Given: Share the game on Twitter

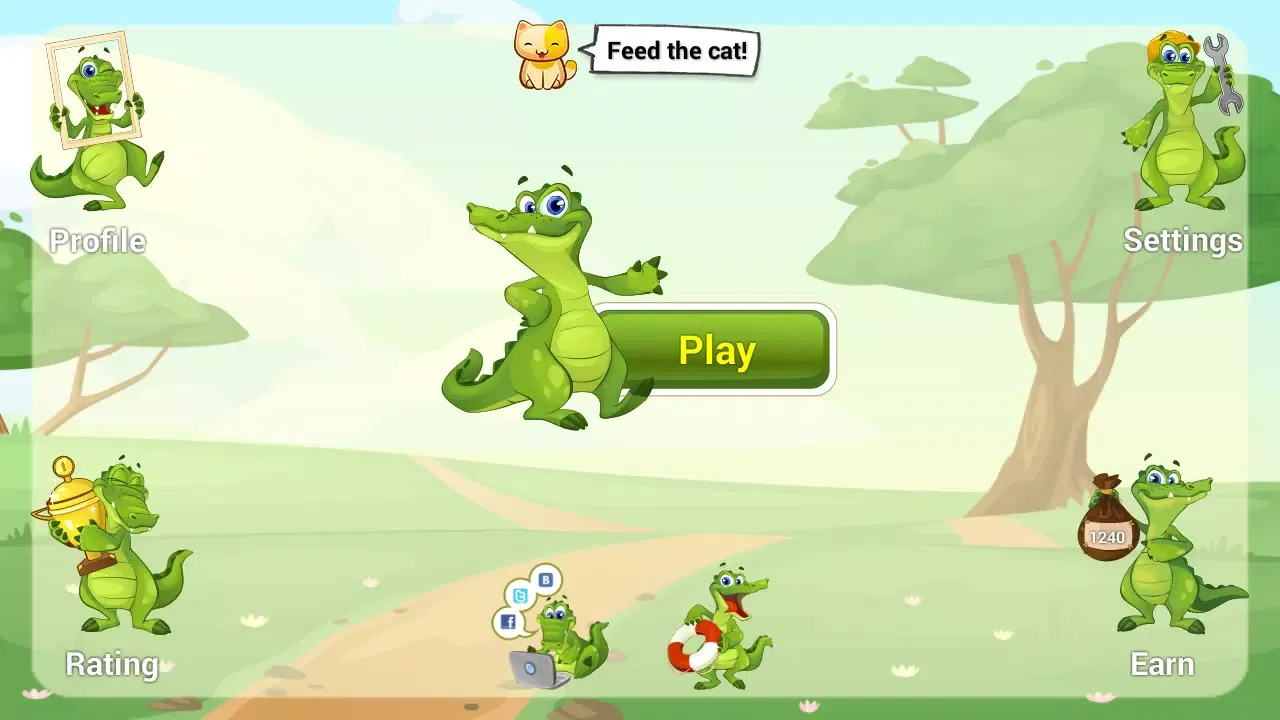Looking at the screenshot, I should tap(521, 597).
